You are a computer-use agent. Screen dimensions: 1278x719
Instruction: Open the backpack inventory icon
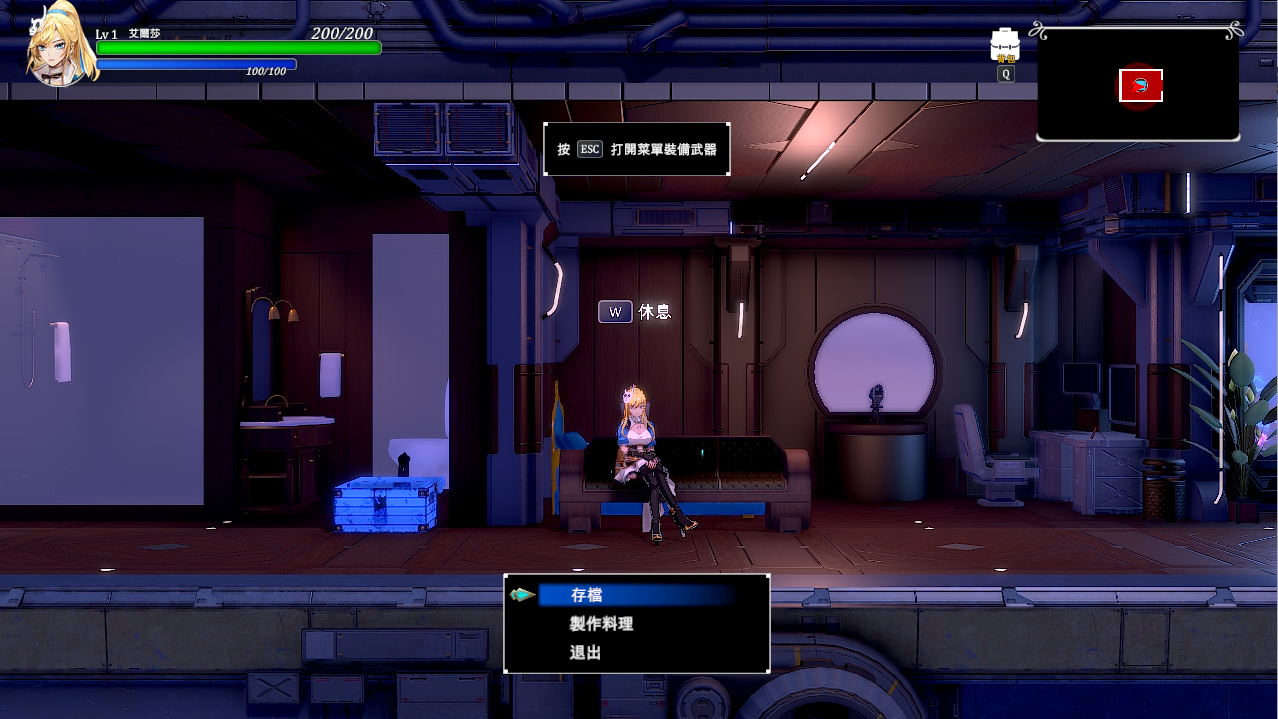pos(1004,46)
